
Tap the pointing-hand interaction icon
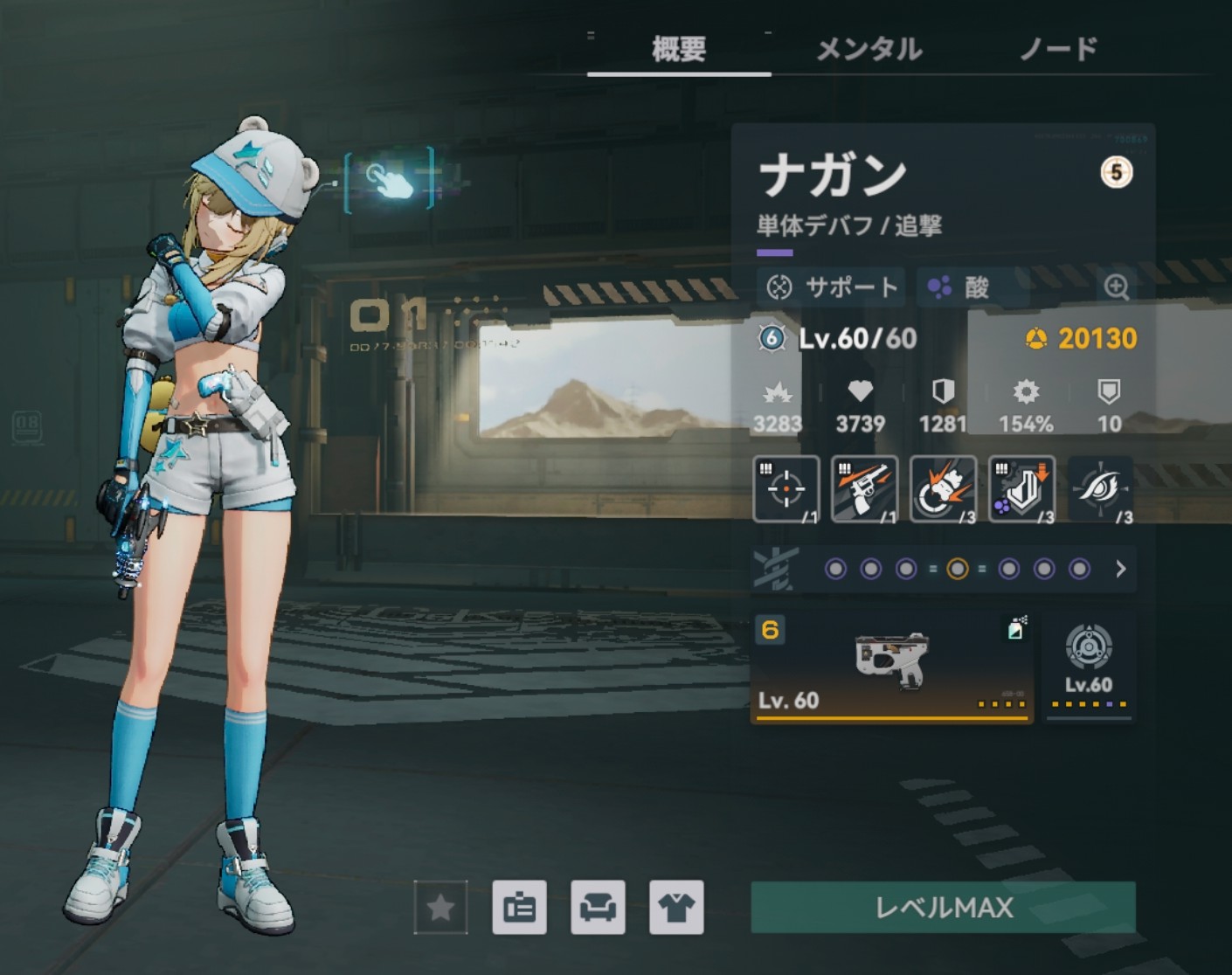[x=390, y=181]
